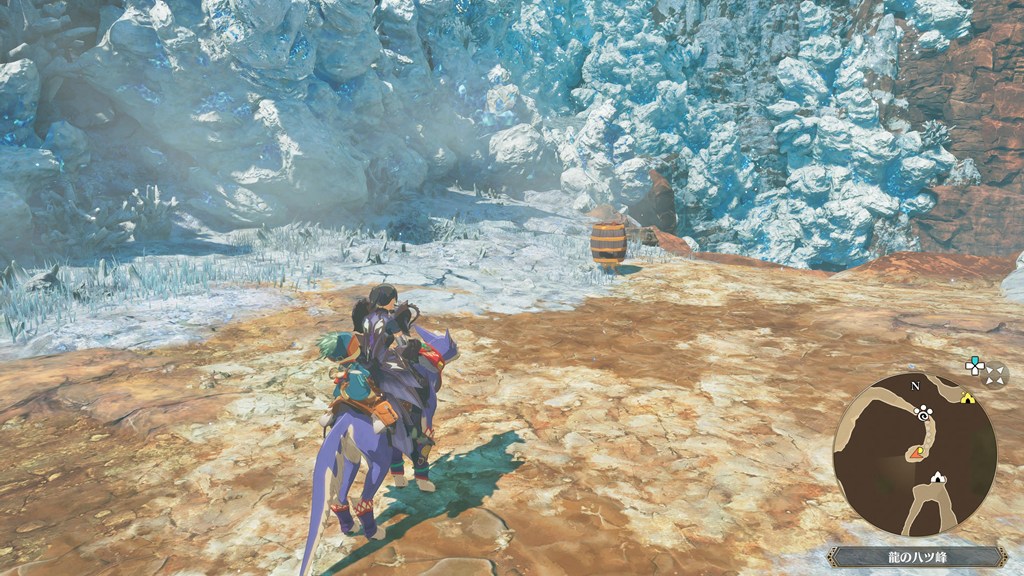Open the circular minimap
The height and width of the screenshot is (576, 1024).
click(x=914, y=454)
